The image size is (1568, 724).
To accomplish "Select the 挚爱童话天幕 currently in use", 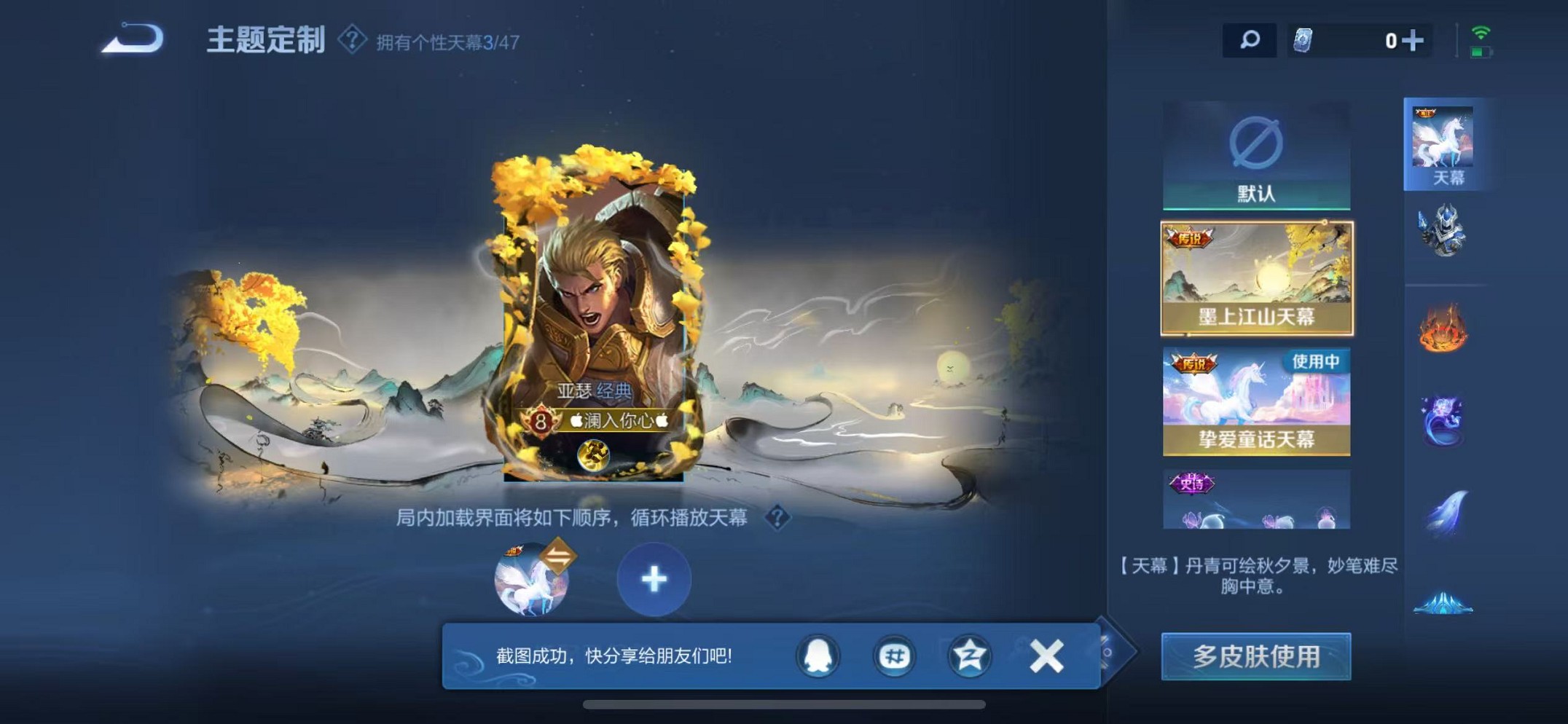I will tap(1258, 401).
